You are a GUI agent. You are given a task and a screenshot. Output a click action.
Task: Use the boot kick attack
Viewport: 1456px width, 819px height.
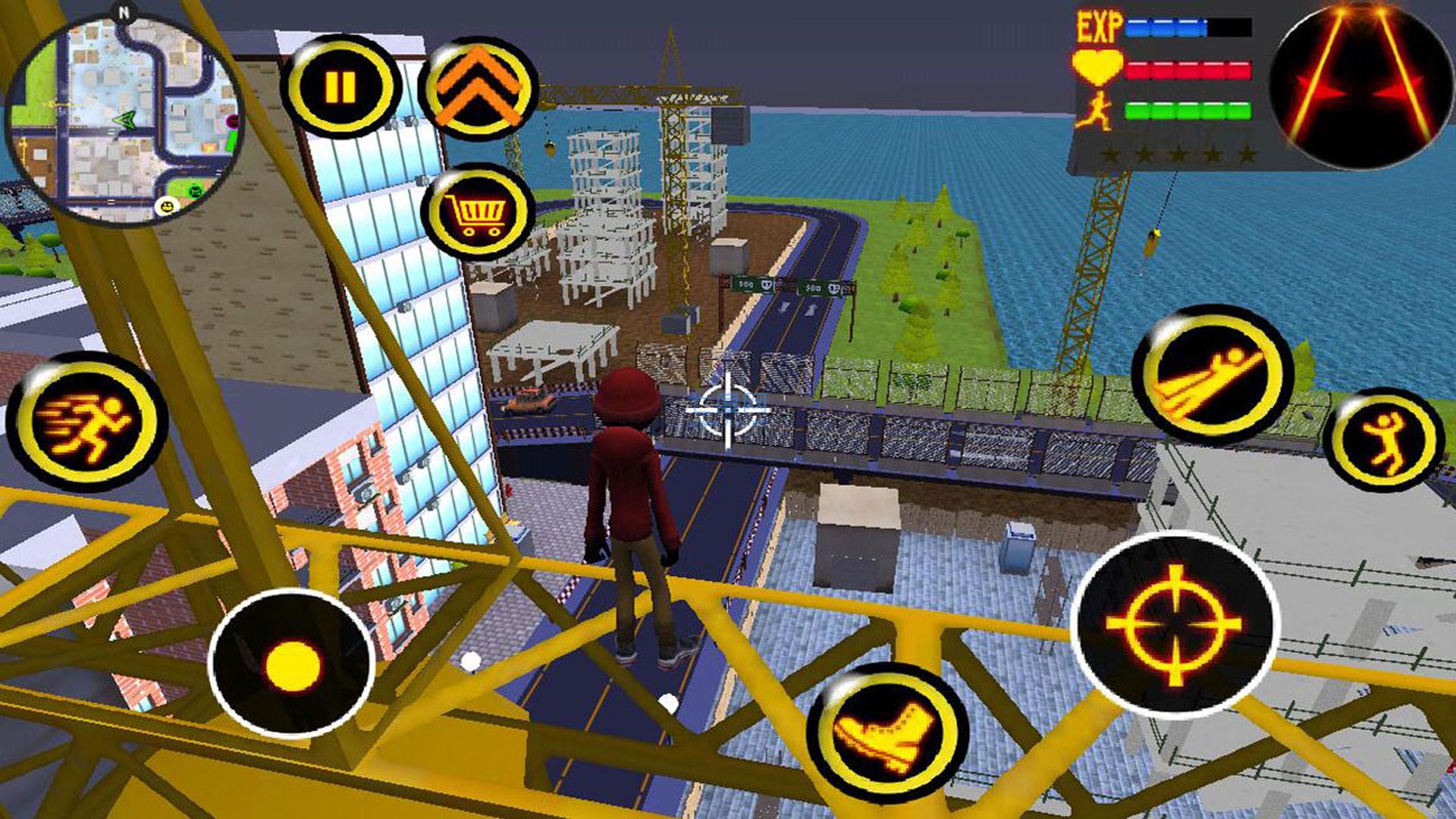click(886, 732)
